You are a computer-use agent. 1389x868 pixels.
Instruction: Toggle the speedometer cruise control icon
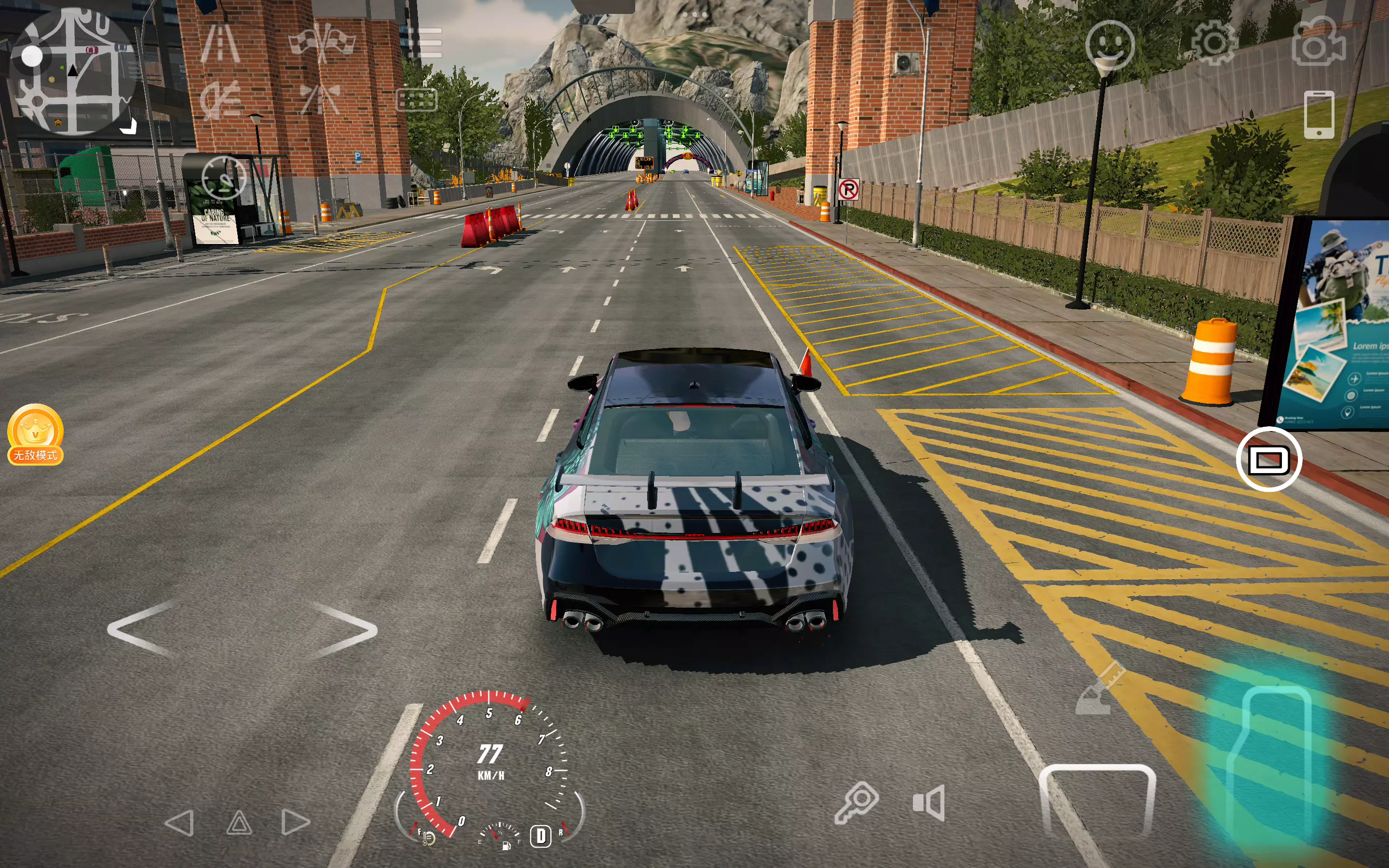tap(224, 178)
